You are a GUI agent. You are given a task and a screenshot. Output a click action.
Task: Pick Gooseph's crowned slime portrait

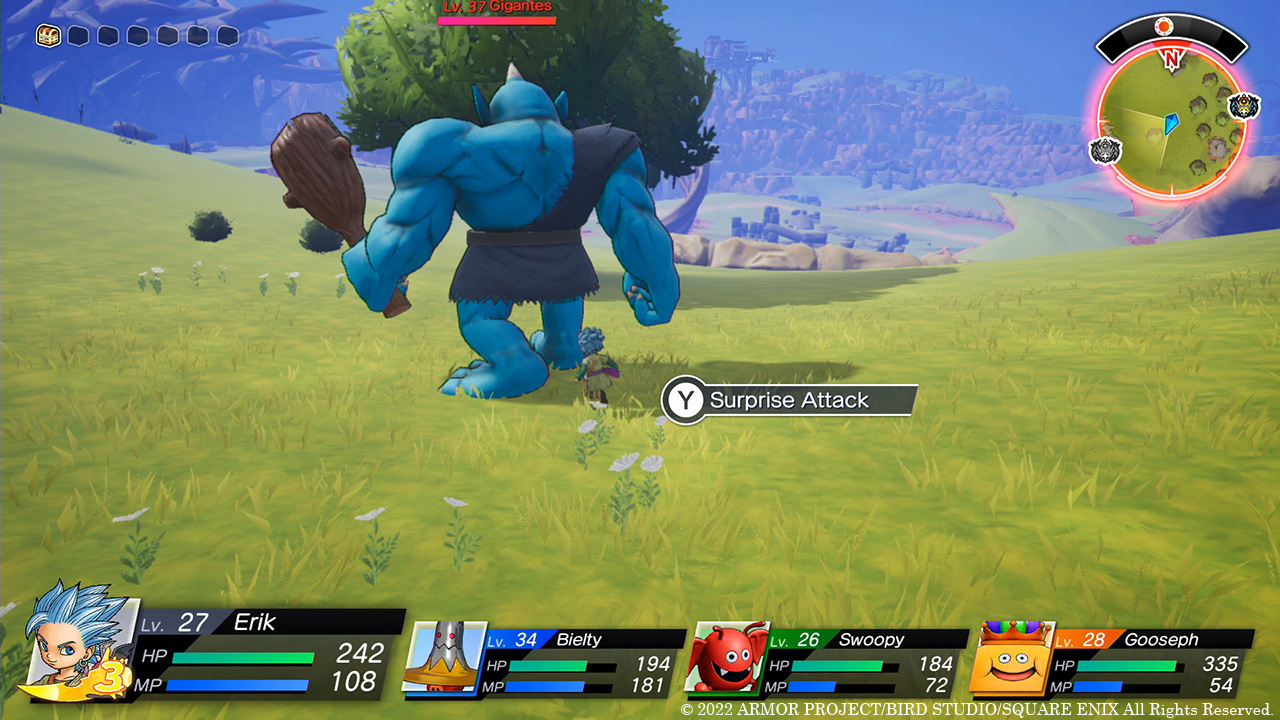click(1011, 659)
